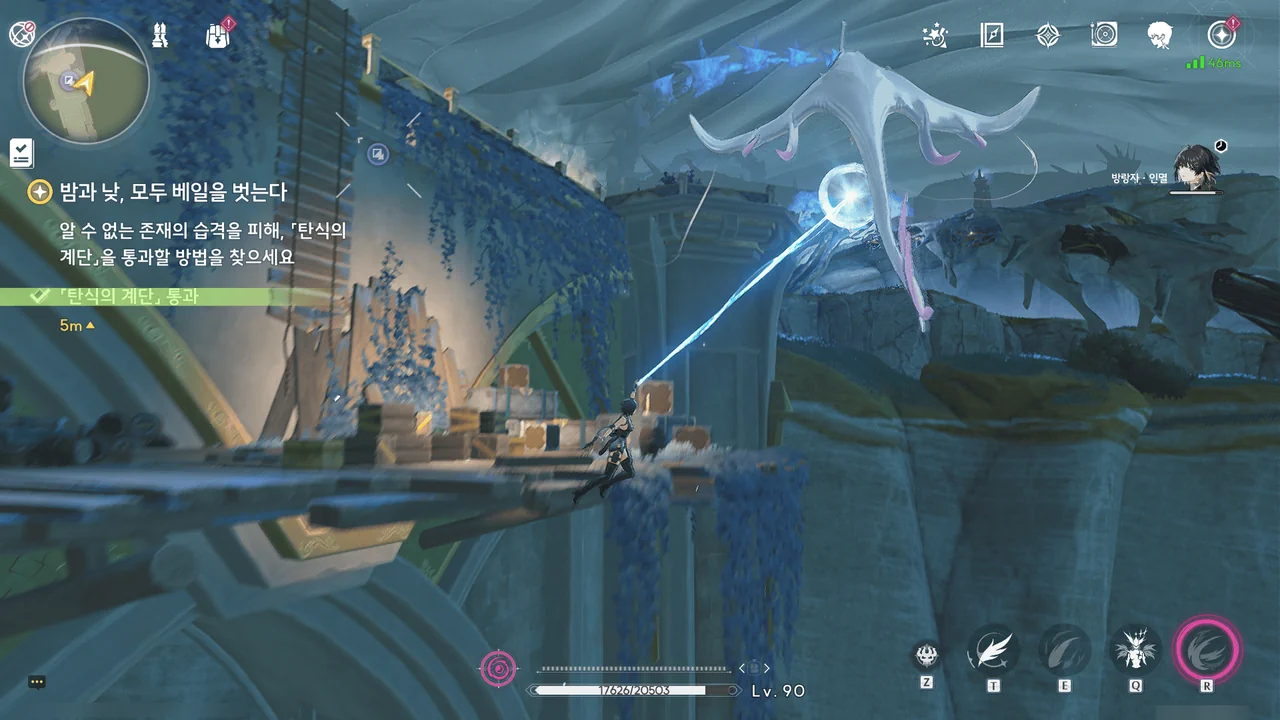Open the disc player icon
The width and height of the screenshot is (1280, 720).
1103,36
